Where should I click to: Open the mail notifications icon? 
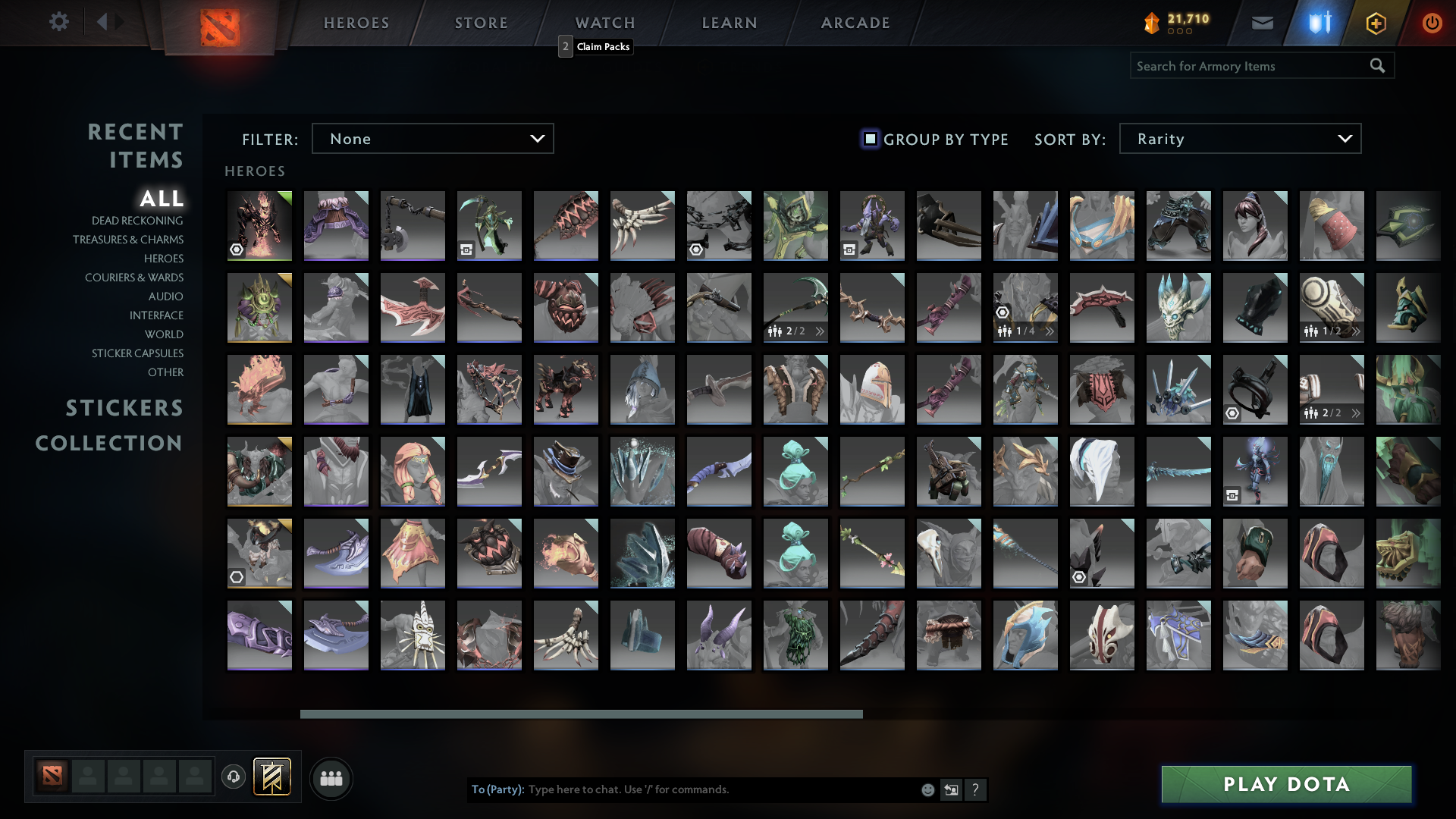(1262, 23)
